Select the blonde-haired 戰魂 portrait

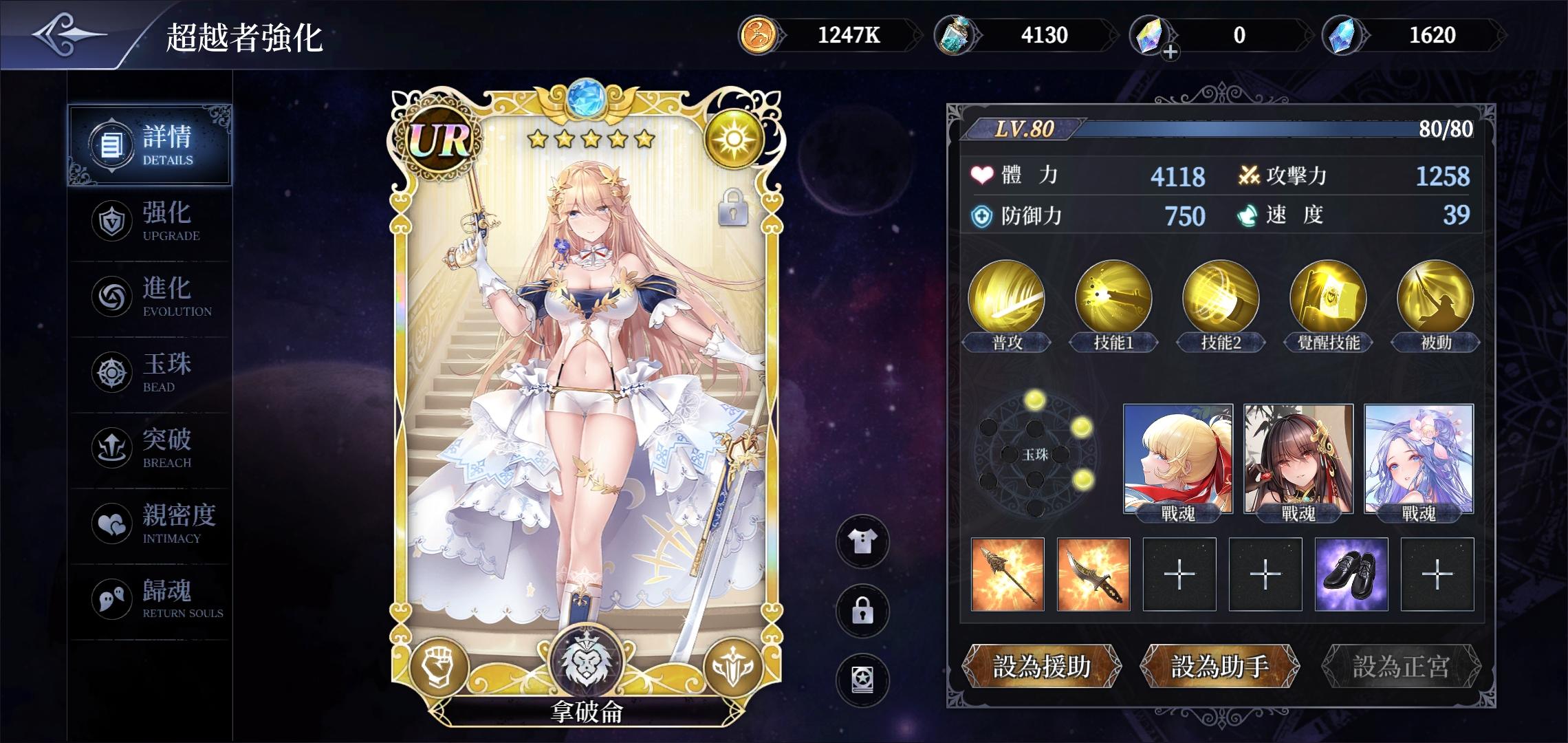coord(1177,459)
